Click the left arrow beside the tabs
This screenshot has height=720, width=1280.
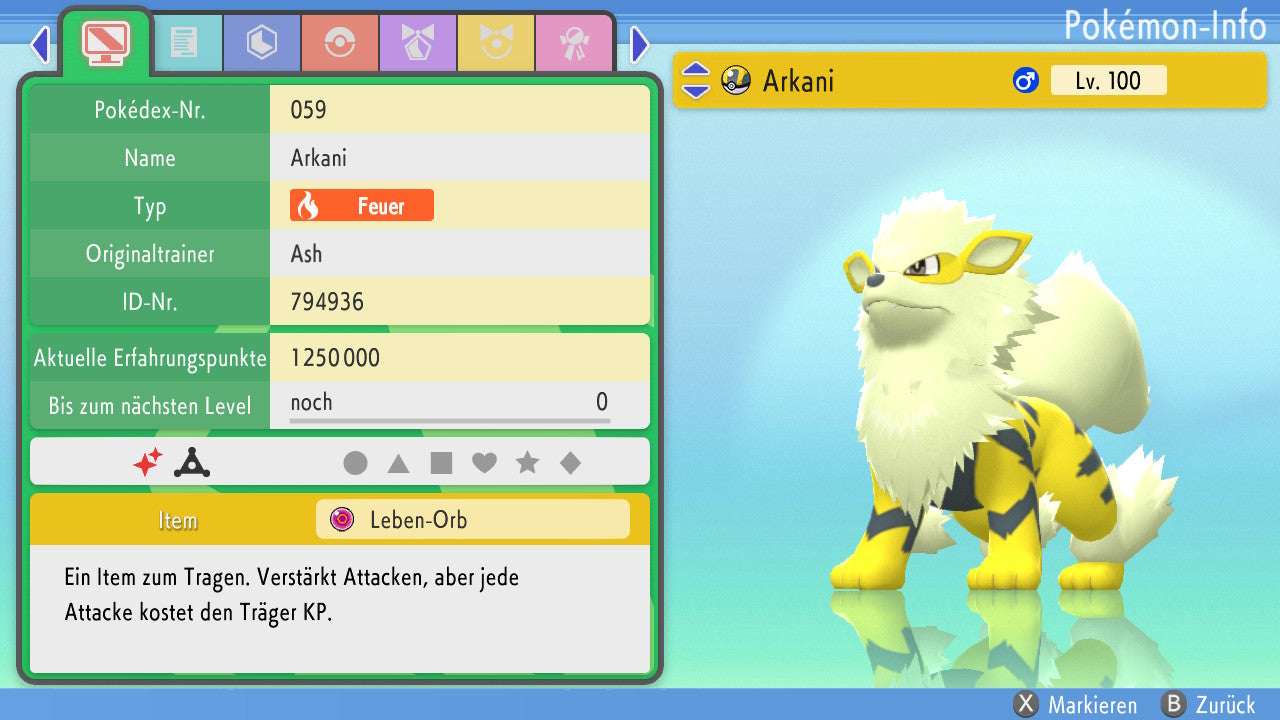(x=40, y=44)
